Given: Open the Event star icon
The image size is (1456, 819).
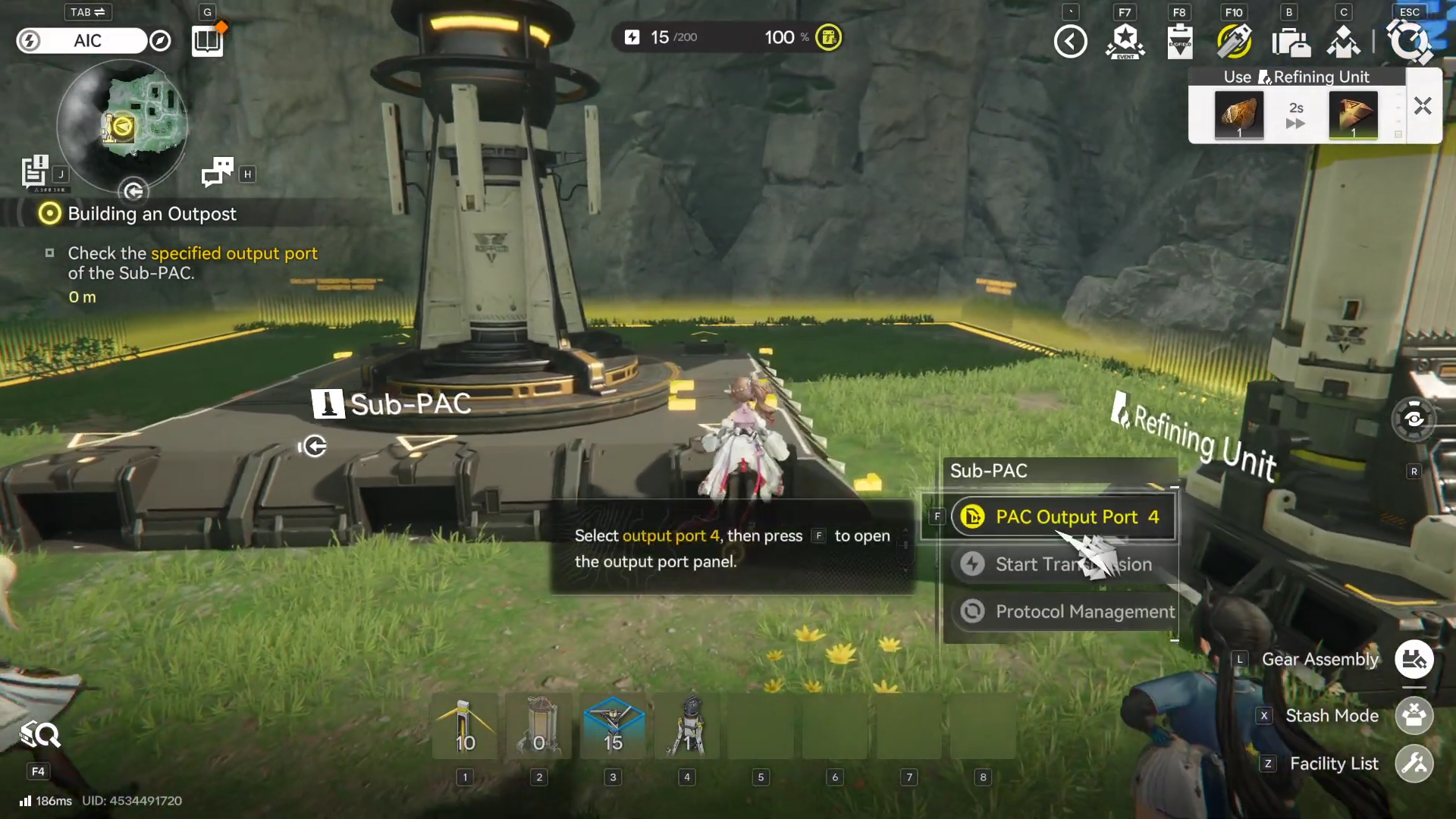Looking at the screenshot, I should [x=1125, y=41].
